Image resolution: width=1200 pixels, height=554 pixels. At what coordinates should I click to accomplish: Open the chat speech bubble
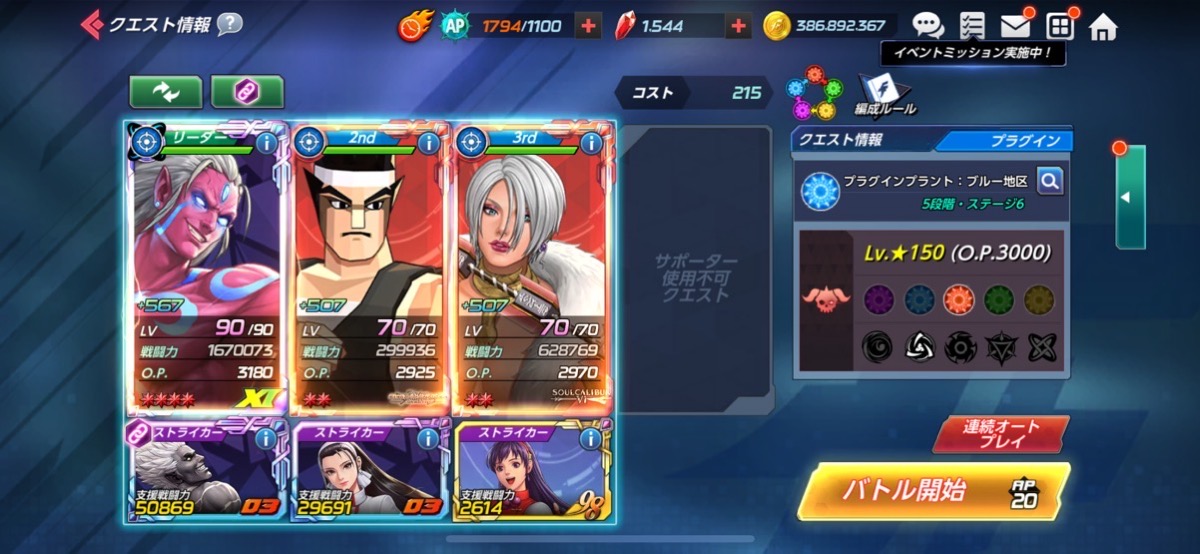(x=927, y=26)
